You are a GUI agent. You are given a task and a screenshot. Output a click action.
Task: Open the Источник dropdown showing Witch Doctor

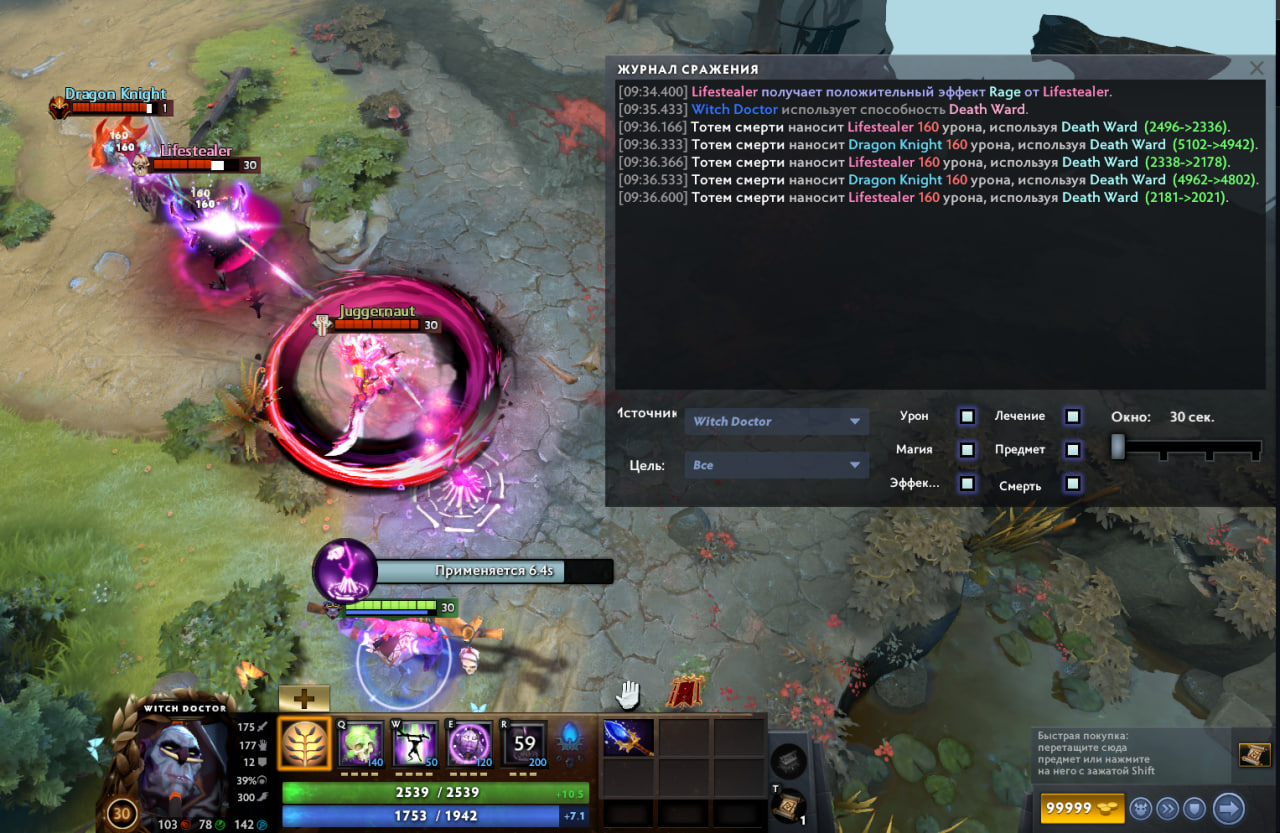coord(776,421)
